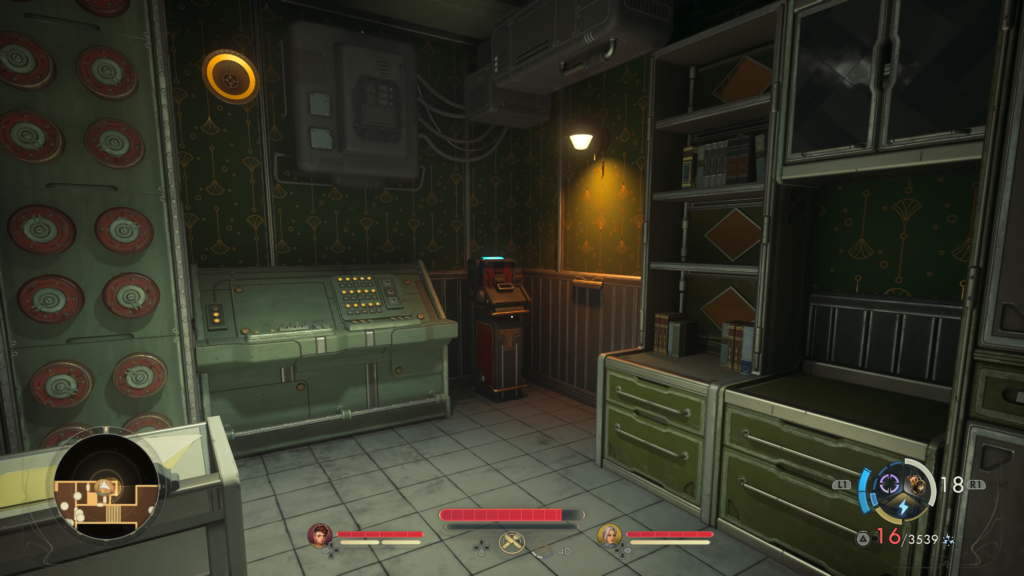Select the white-haired companion portrait

click(x=609, y=535)
